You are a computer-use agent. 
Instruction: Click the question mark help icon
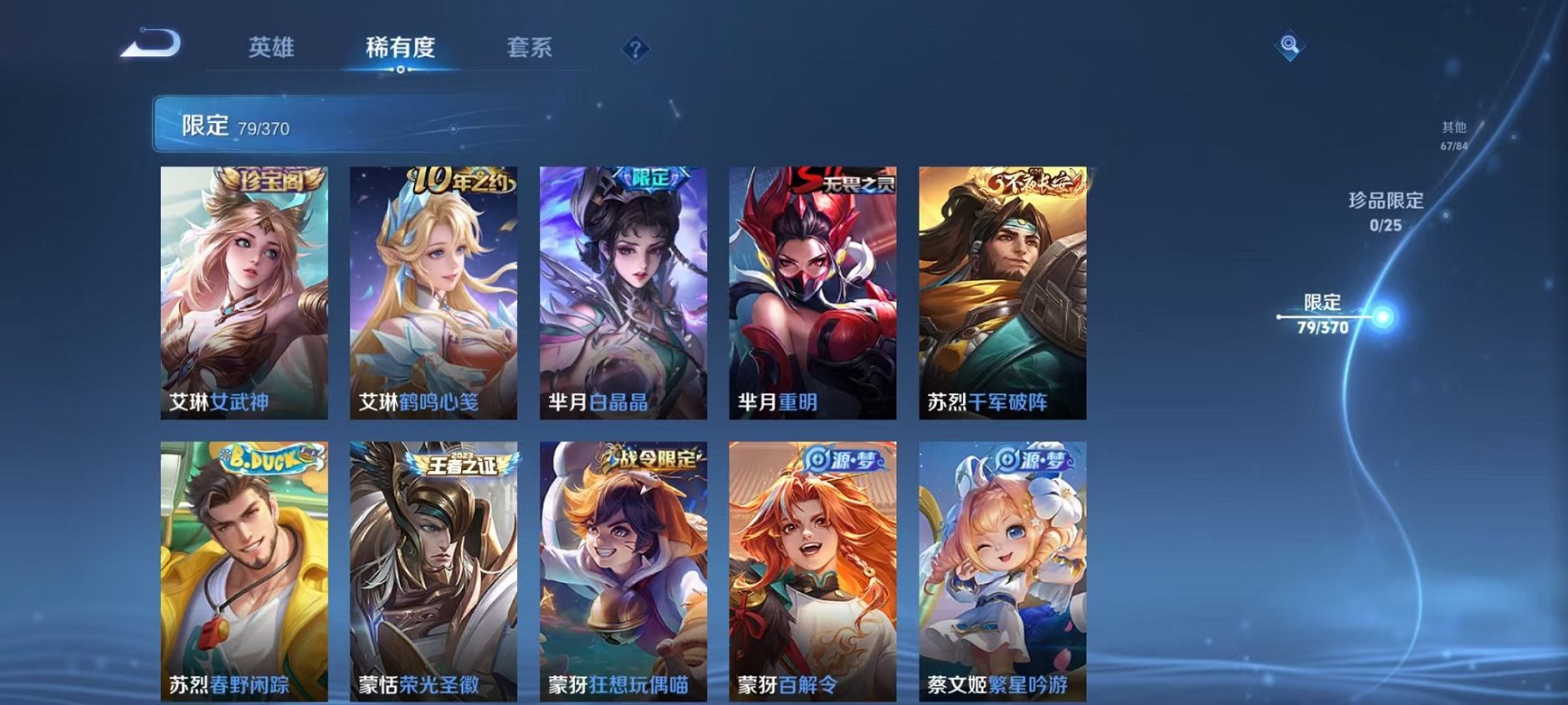click(636, 47)
